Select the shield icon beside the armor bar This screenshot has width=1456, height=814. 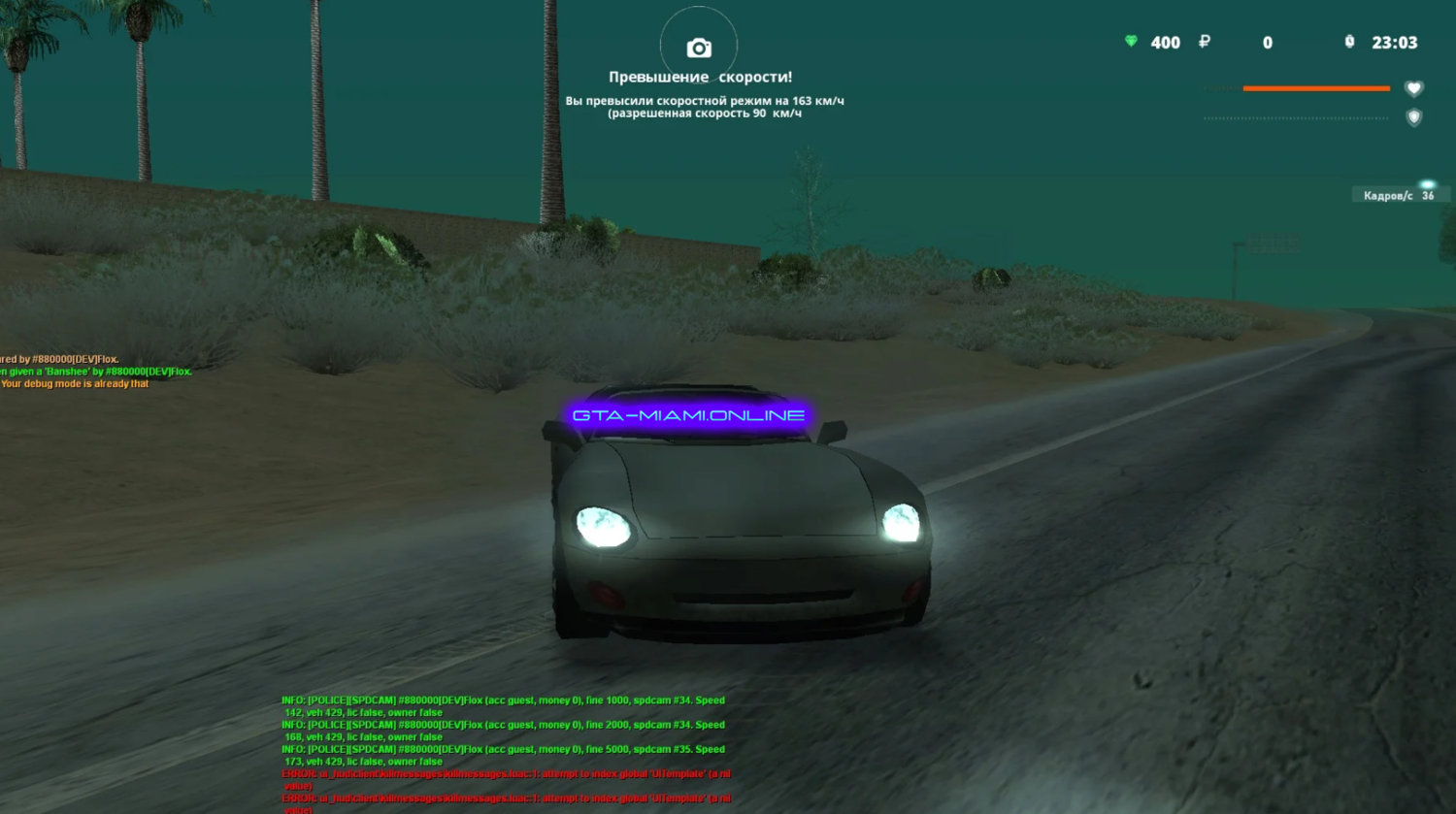pyautogui.click(x=1415, y=118)
